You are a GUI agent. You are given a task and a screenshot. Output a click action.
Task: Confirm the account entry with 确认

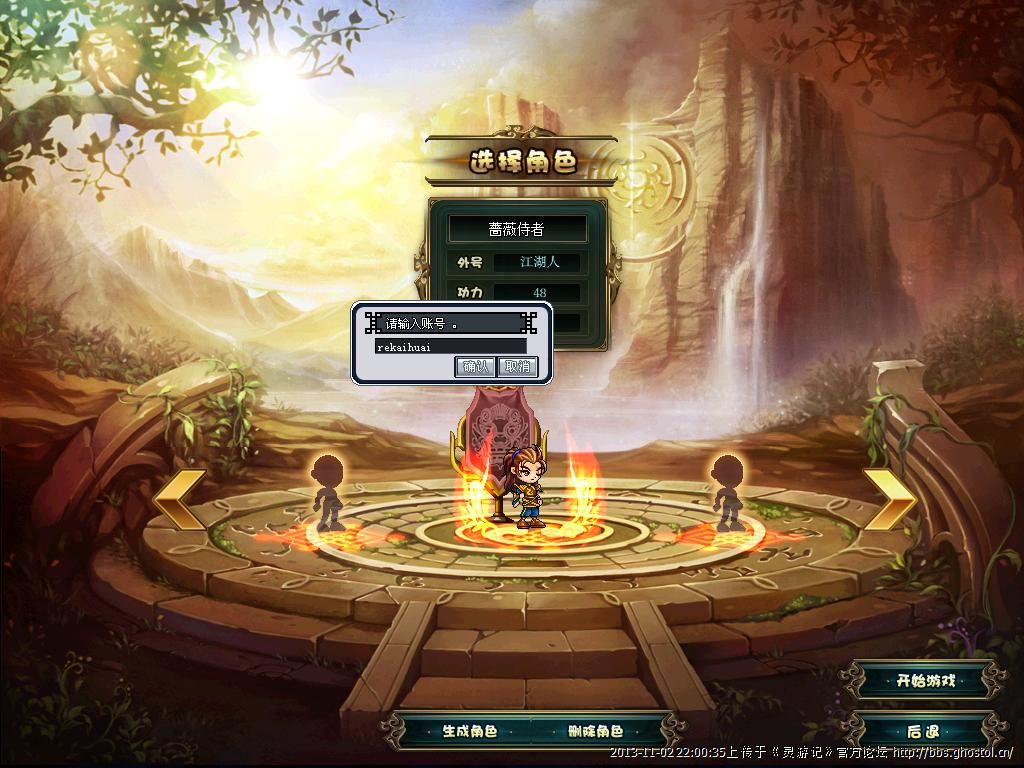click(x=476, y=367)
